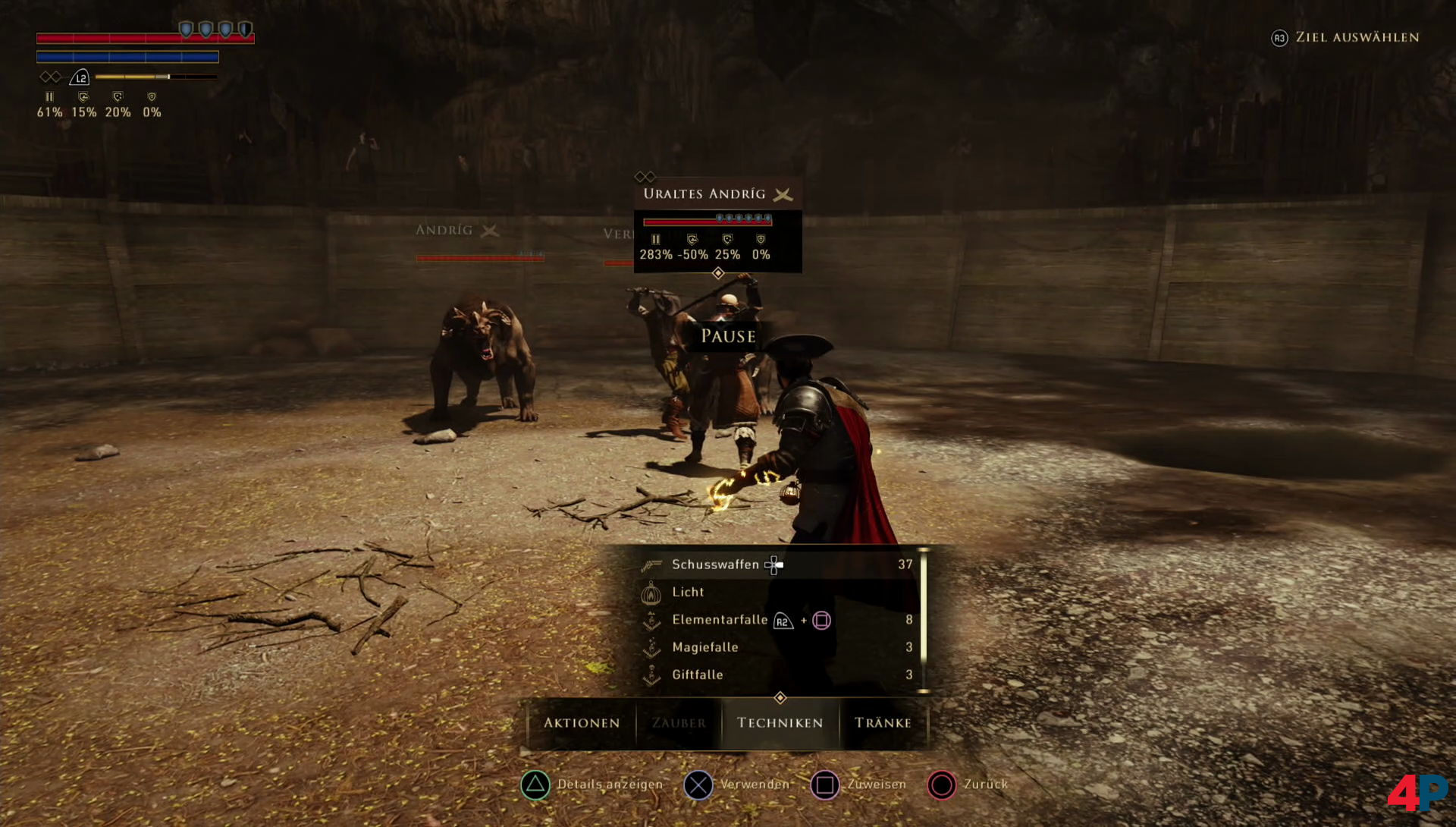
Task: Choose the Licht technique entry
Action: [688, 592]
